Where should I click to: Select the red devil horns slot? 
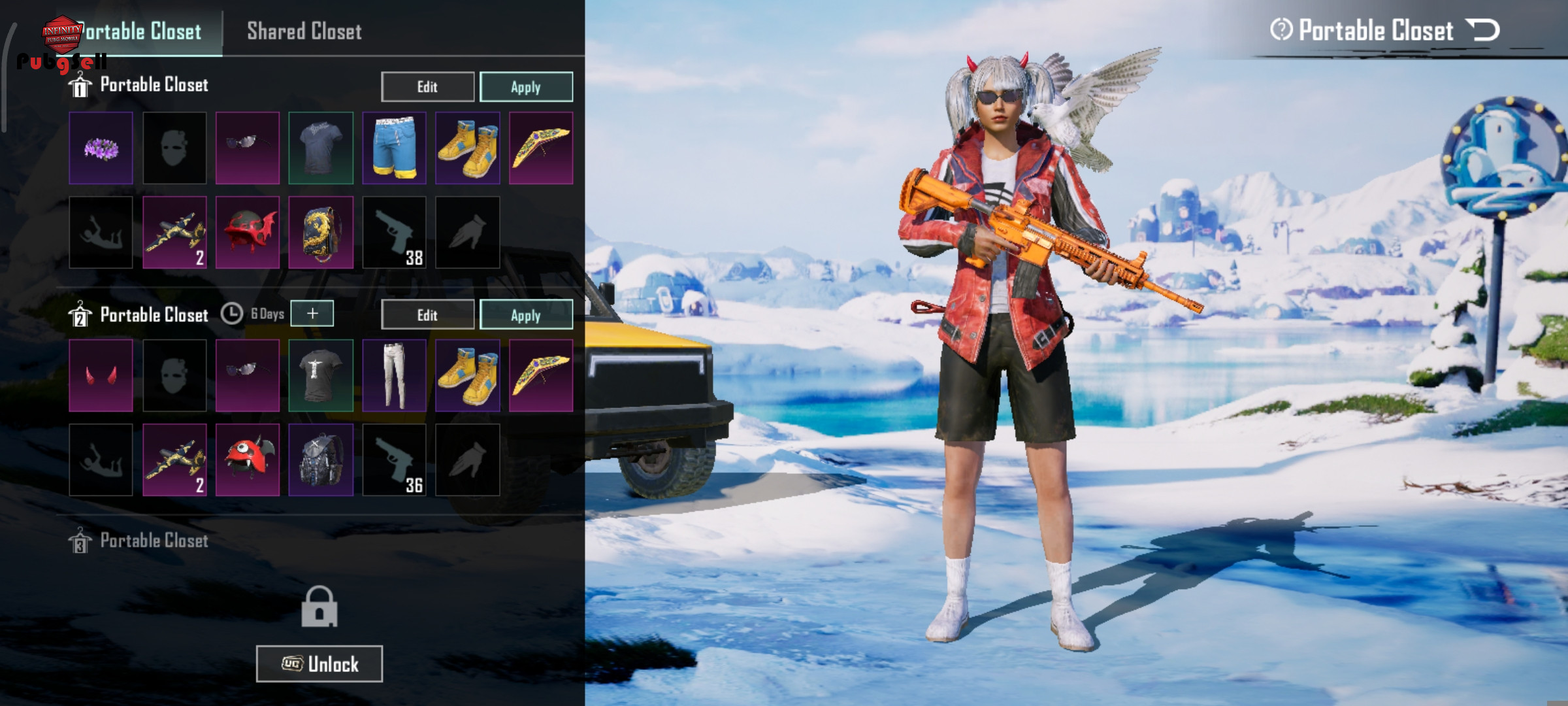click(x=101, y=375)
